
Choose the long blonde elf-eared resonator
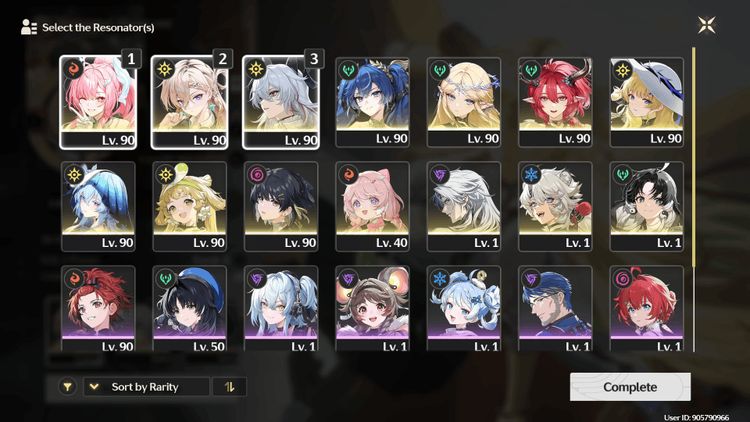[x=465, y=101]
